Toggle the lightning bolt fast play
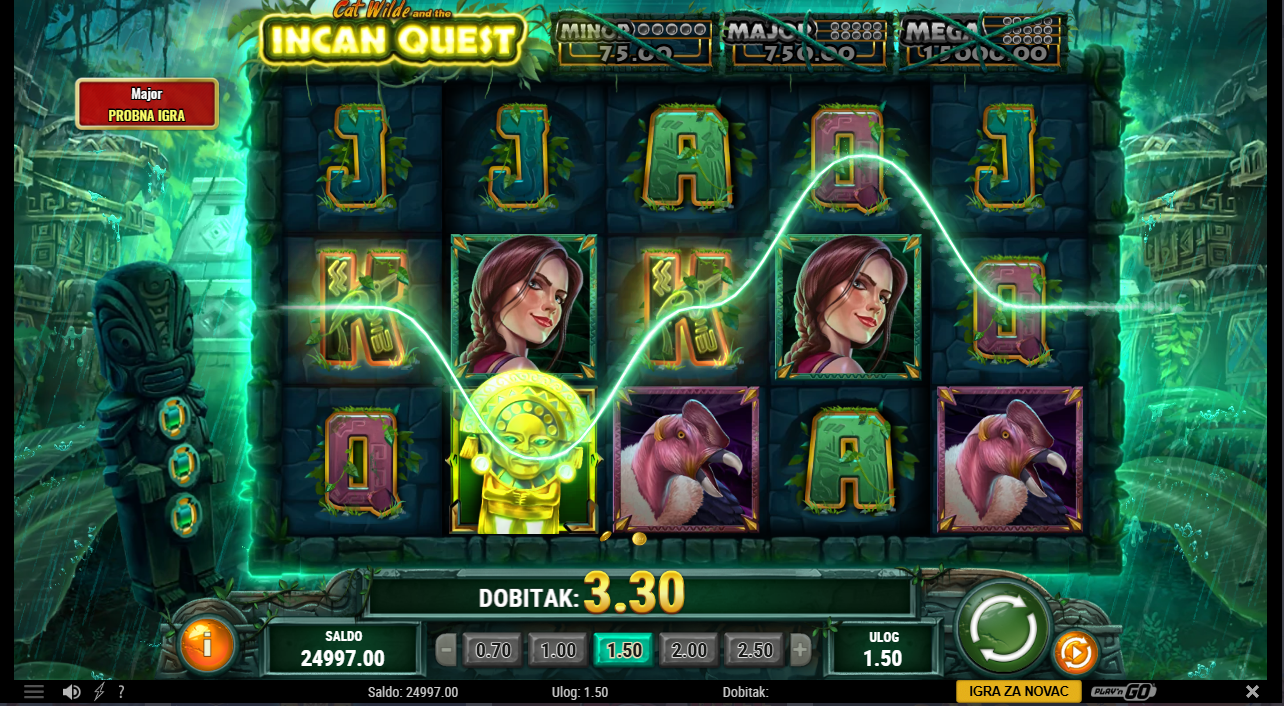1284x706 pixels. point(99,692)
